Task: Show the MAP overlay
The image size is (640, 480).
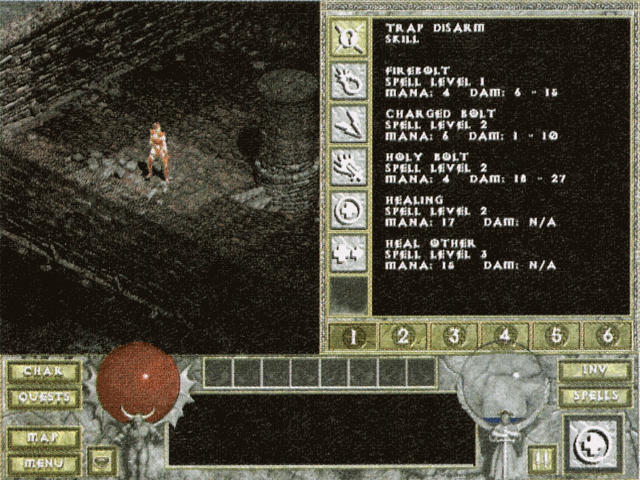Action: tap(44, 438)
